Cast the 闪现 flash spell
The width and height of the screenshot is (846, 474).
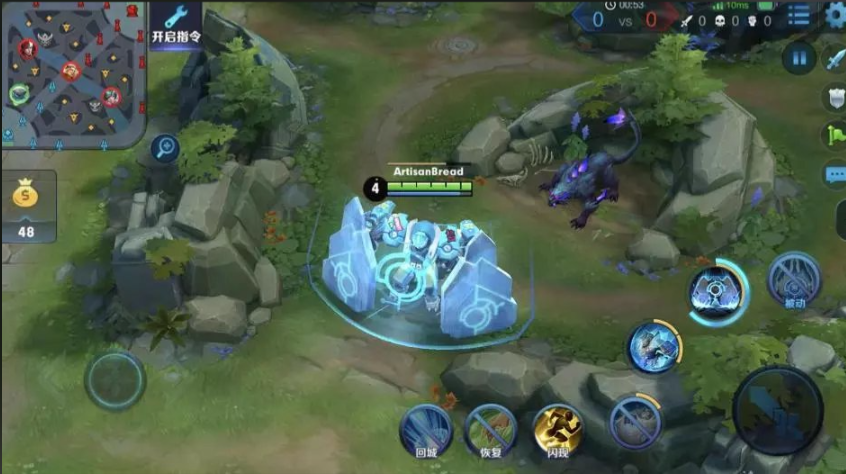(x=558, y=428)
